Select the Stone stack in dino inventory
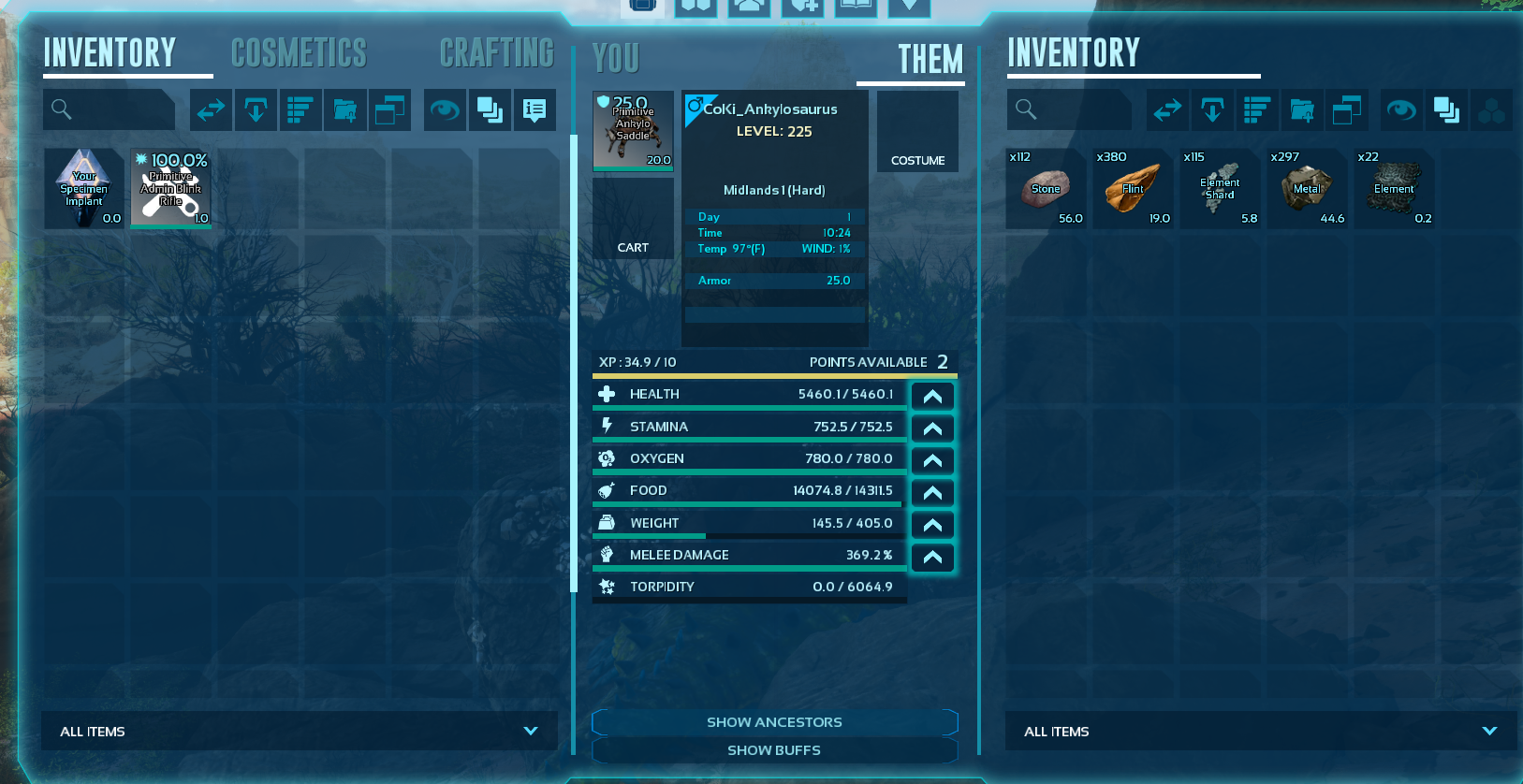This screenshot has width=1523, height=784. [x=1046, y=188]
